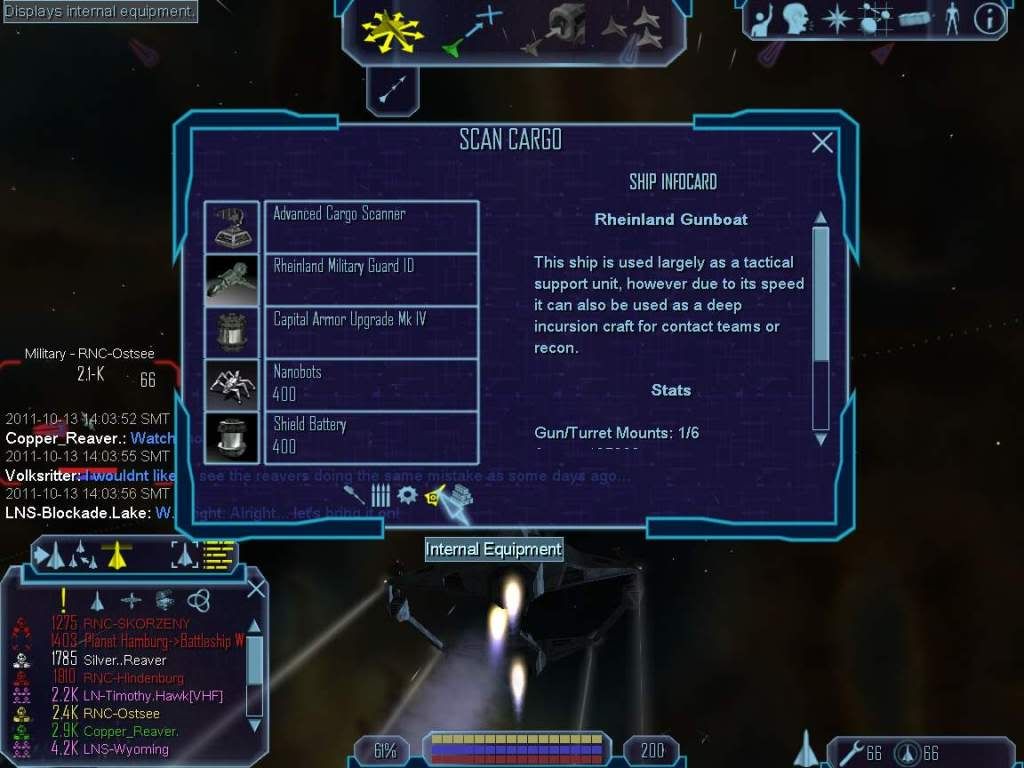
Task: Show weapons with the gun filter icon
Action: (x=354, y=495)
